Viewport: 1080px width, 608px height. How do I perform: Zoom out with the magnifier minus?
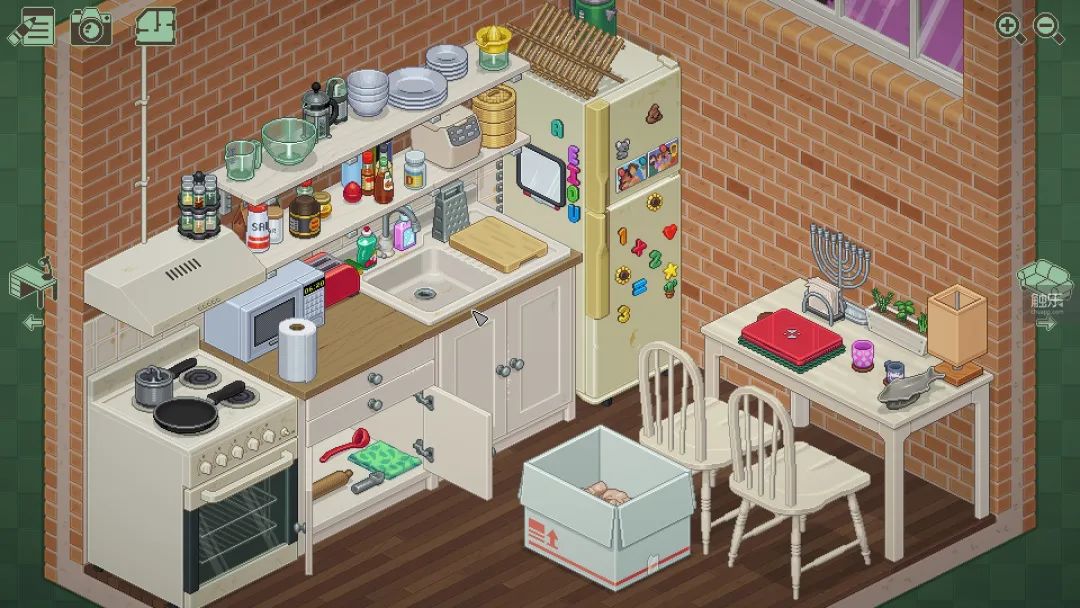click(x=1047, y=27)
